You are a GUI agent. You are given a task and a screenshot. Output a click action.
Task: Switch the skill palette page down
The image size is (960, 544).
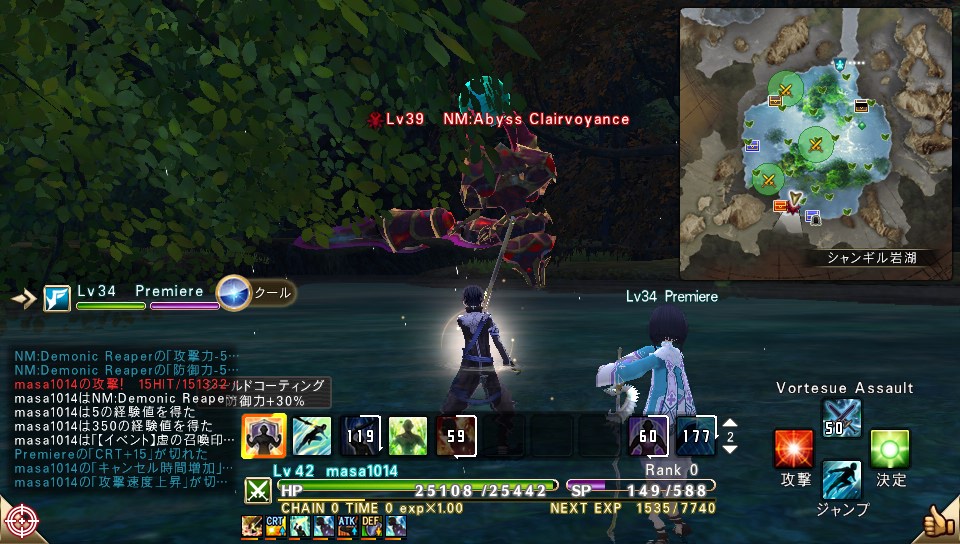pyautogui.click(x=730, y=448)
